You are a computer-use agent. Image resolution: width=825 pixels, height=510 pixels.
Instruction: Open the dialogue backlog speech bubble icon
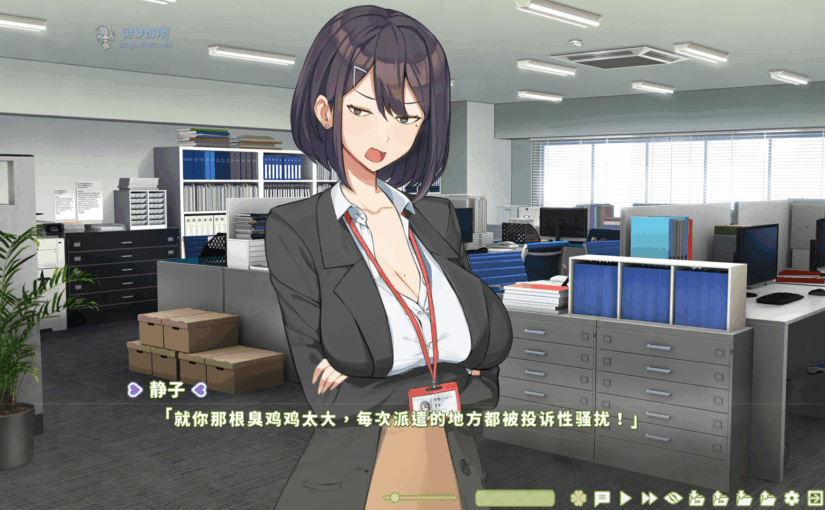pos(602,497)
